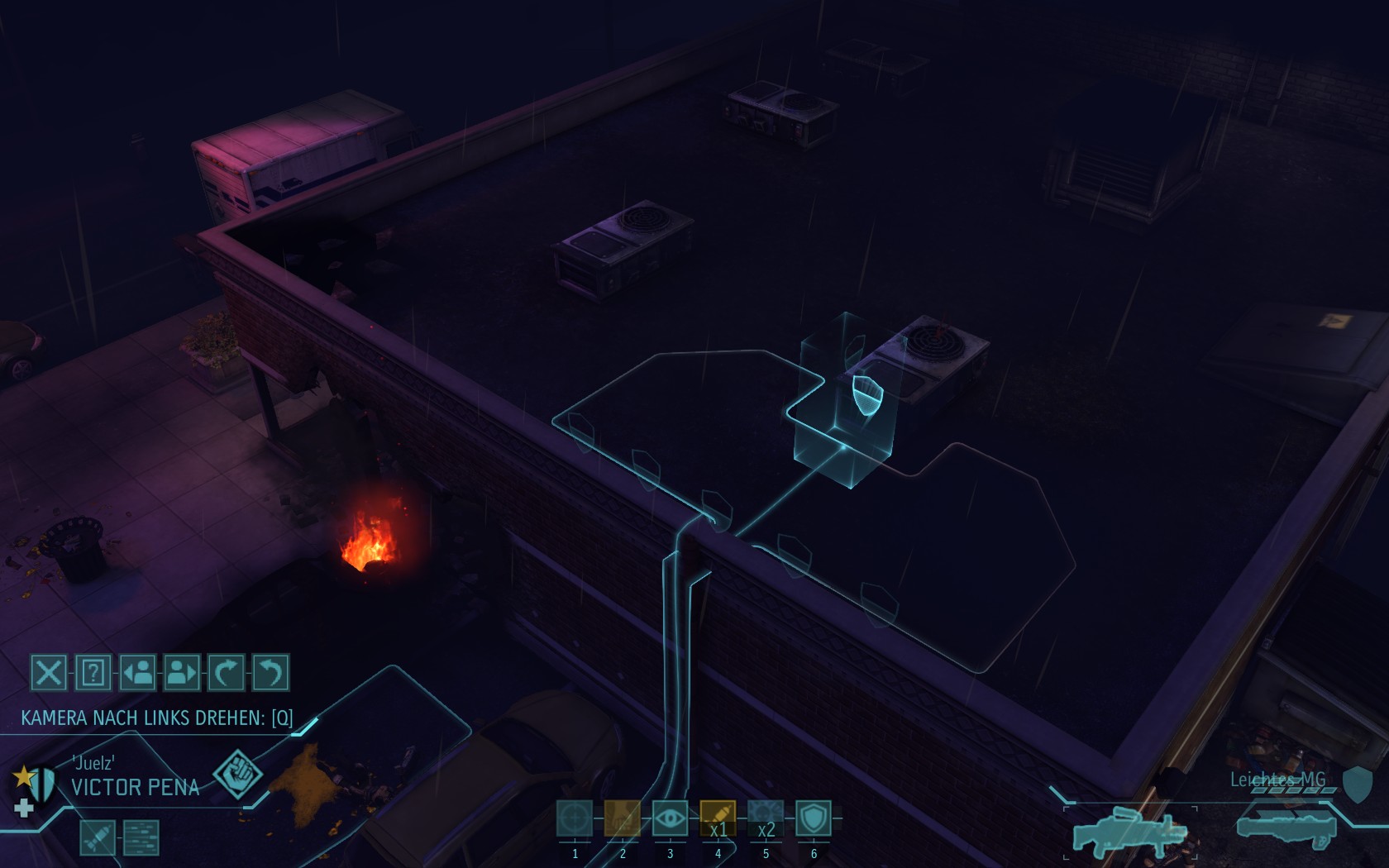Switch to the rocket launcher weapon

click(1286, 827)
